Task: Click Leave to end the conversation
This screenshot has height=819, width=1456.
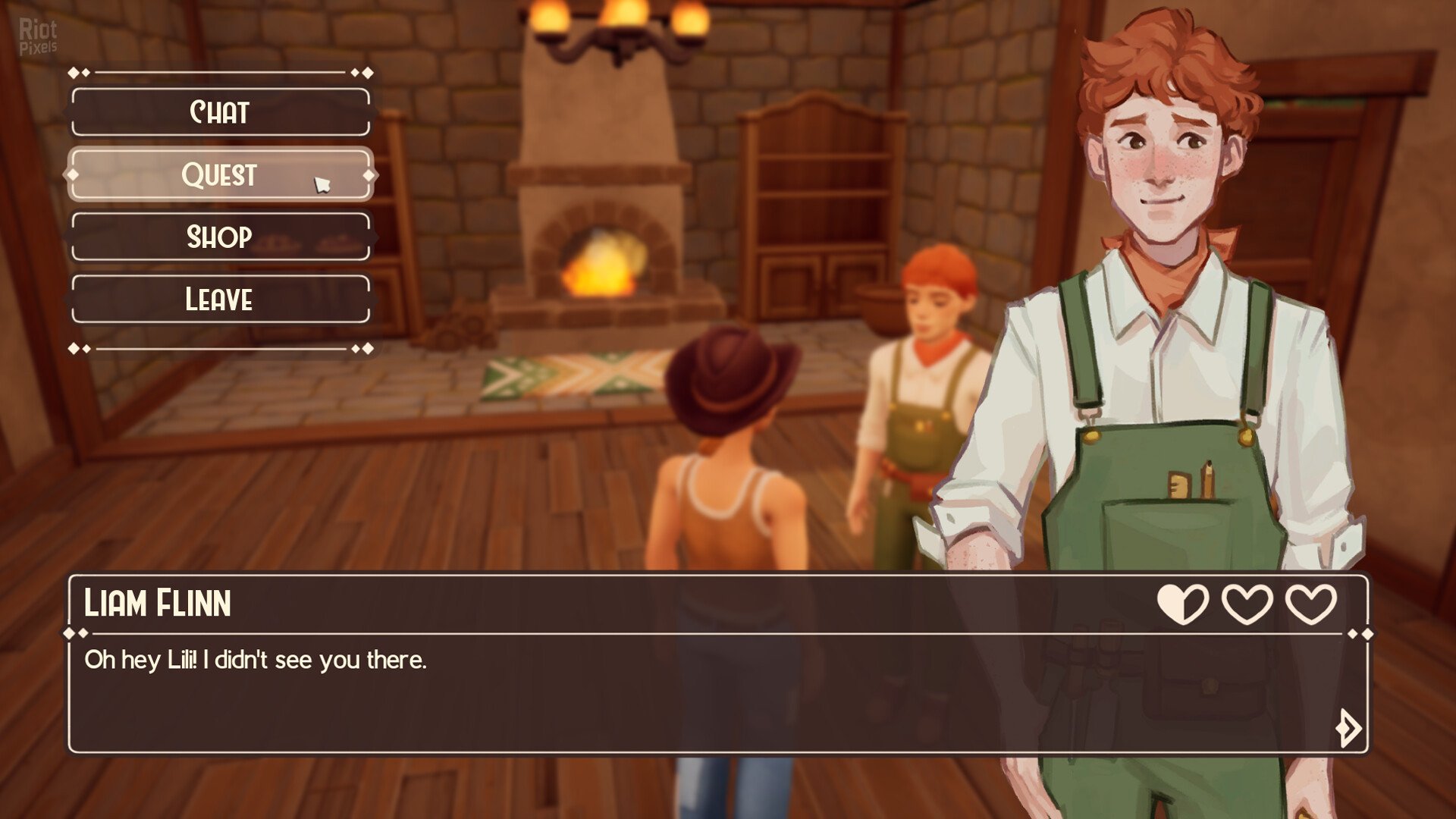Action: (x=220, y=300)
